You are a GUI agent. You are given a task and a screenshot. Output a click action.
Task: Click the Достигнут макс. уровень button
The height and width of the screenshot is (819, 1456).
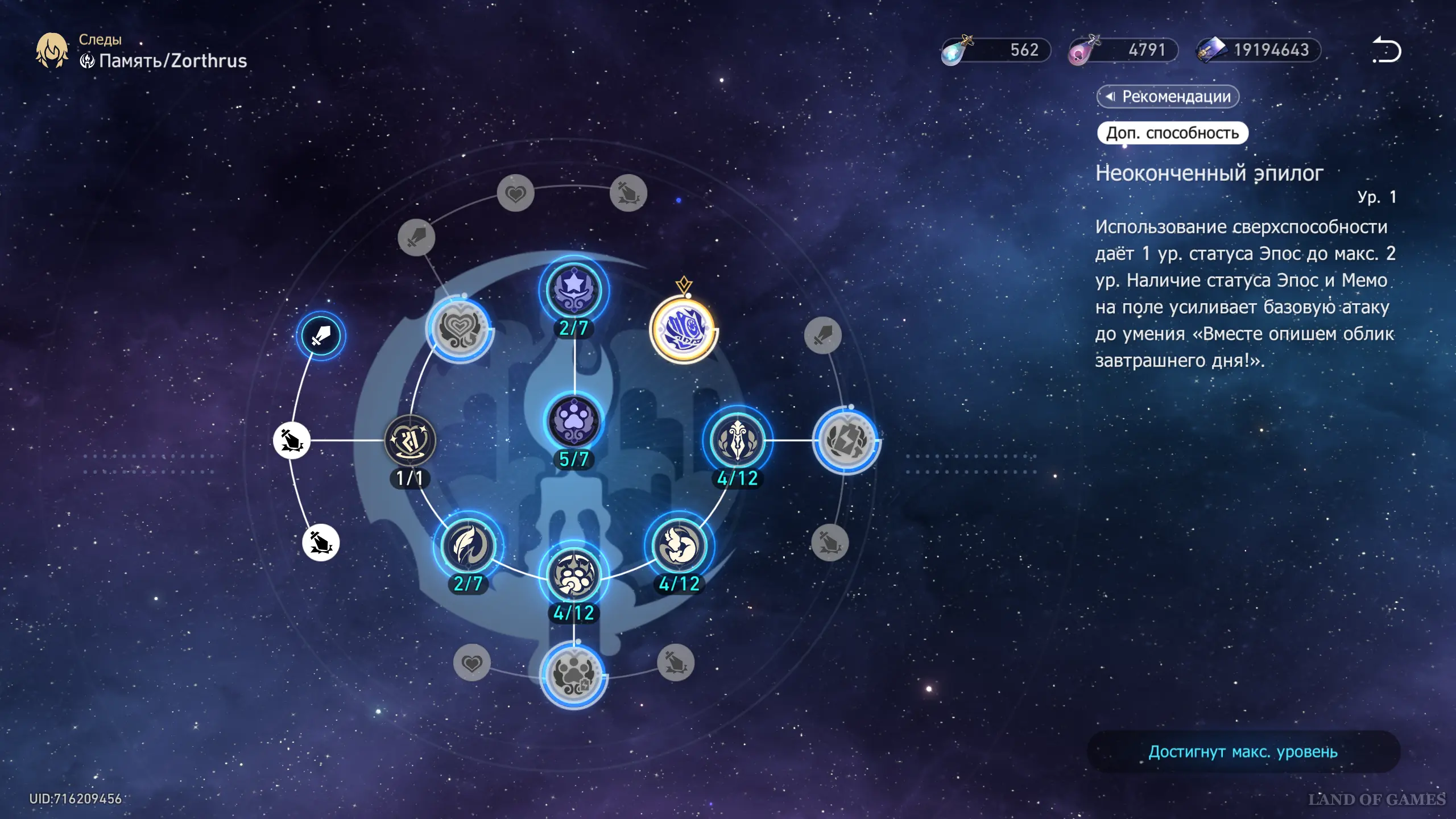click(x=1243, y=752)
